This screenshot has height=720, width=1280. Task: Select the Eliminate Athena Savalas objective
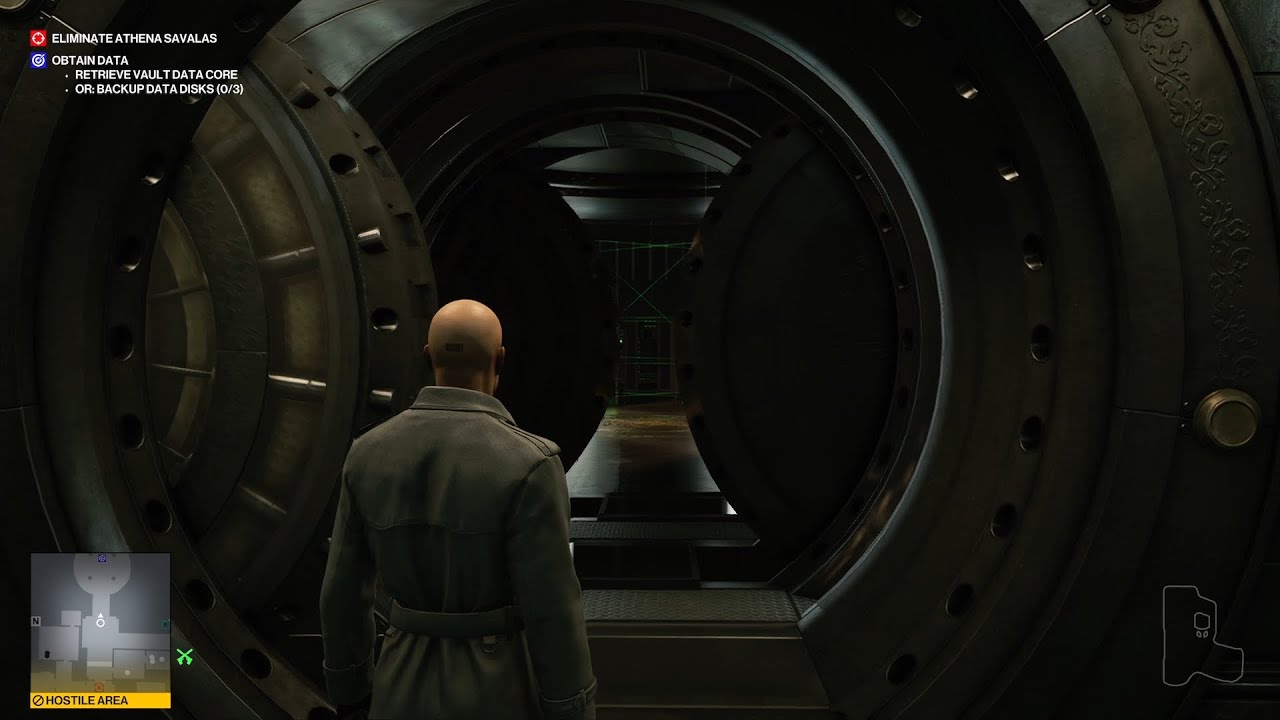click(134, 38)
